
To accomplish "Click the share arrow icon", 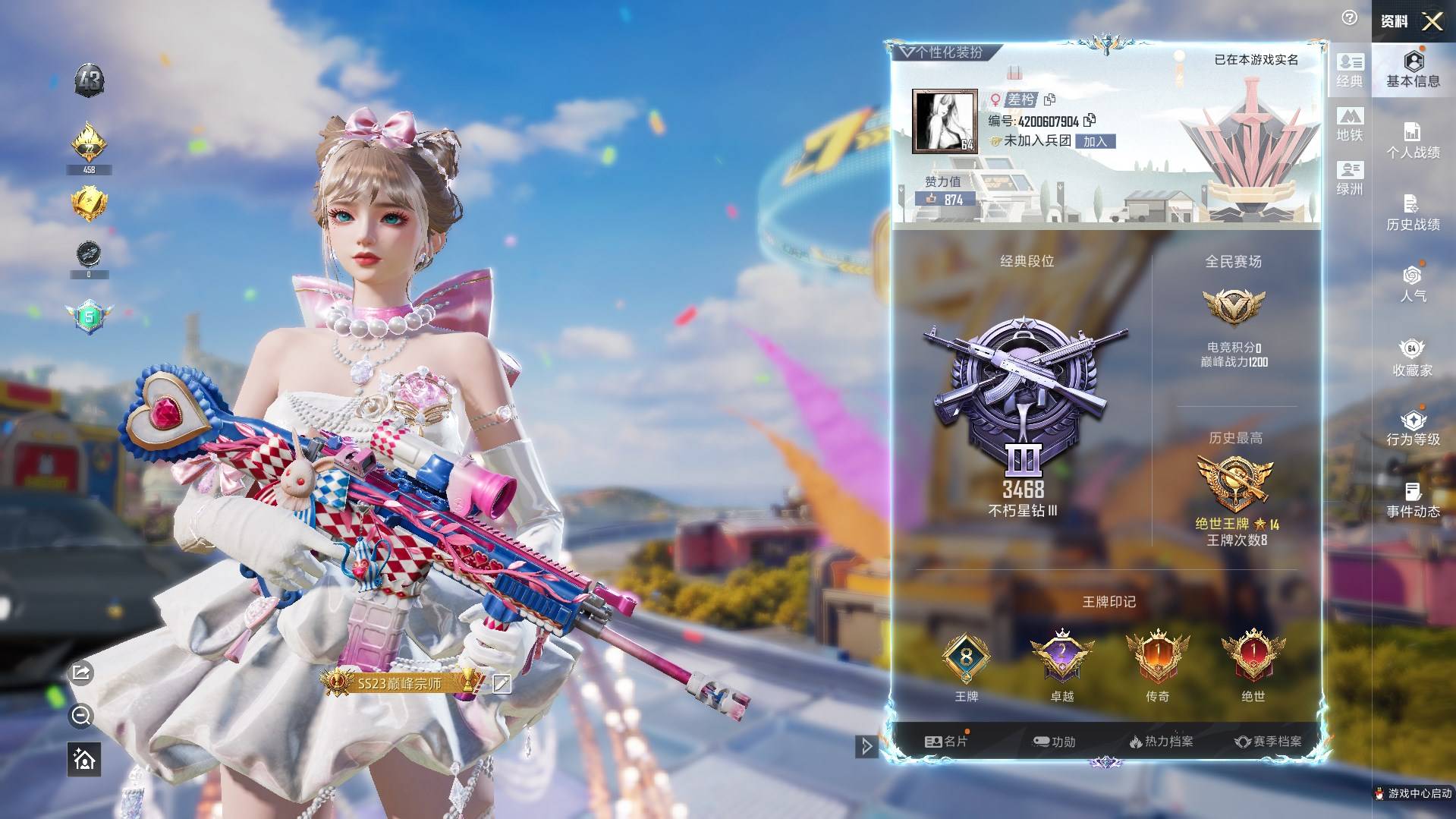I will pyautogui.click(x=81, y=673).
